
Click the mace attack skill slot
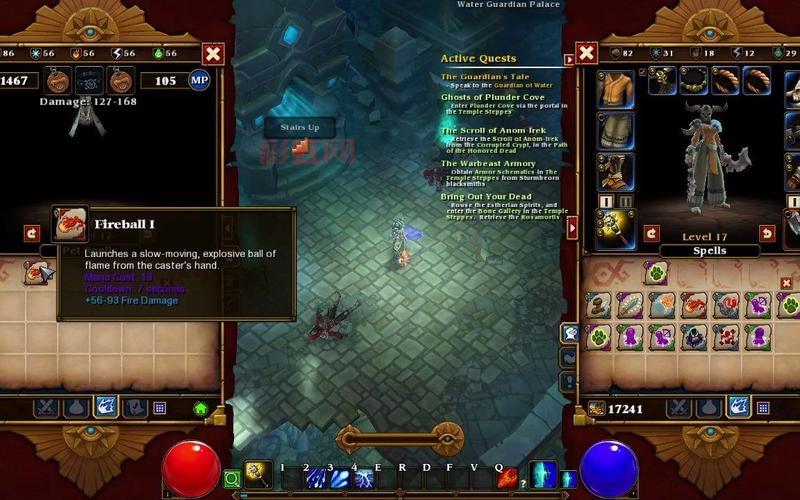259,476
